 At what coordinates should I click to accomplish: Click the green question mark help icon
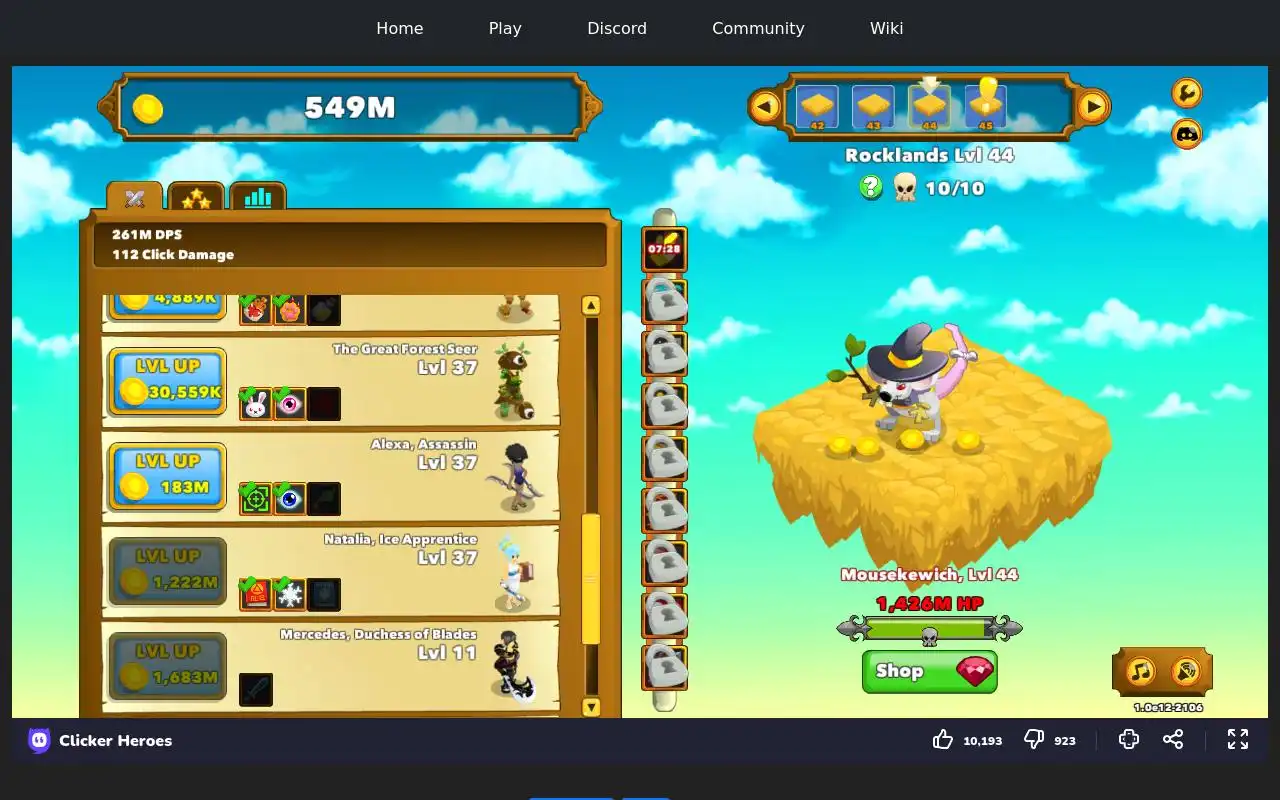click(871, 187)
